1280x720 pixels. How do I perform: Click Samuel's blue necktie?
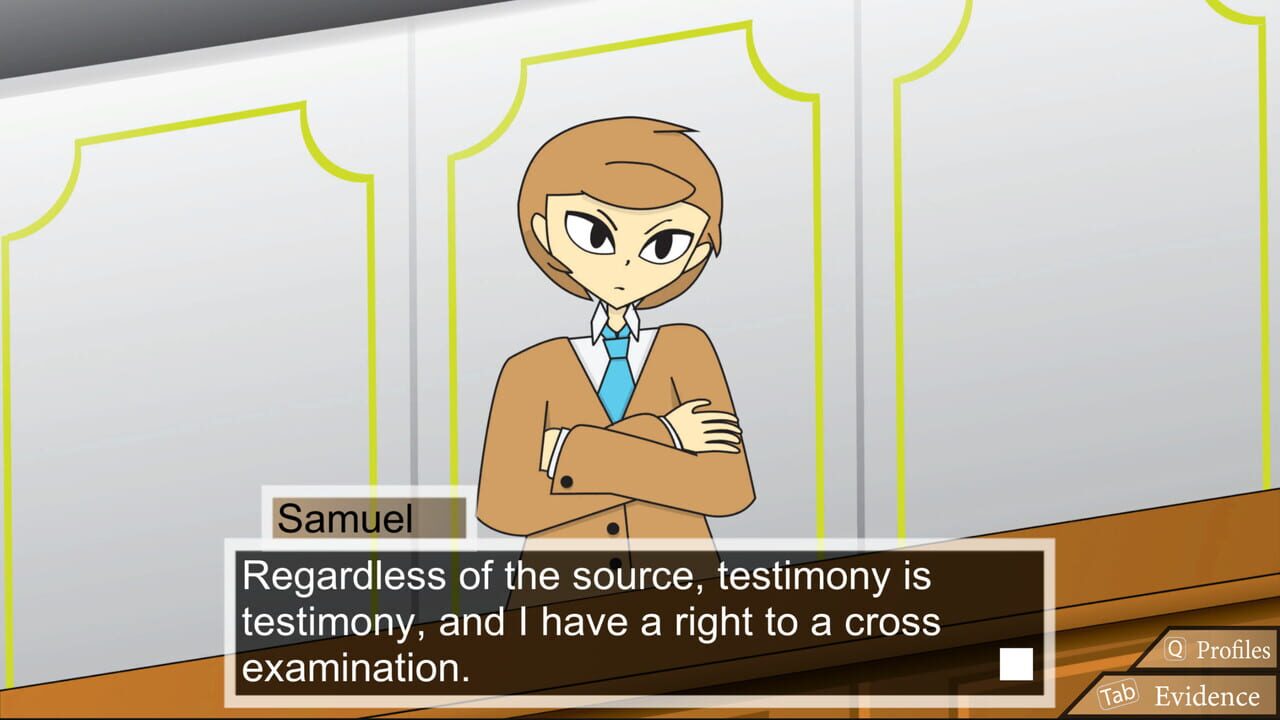point(618,380)
